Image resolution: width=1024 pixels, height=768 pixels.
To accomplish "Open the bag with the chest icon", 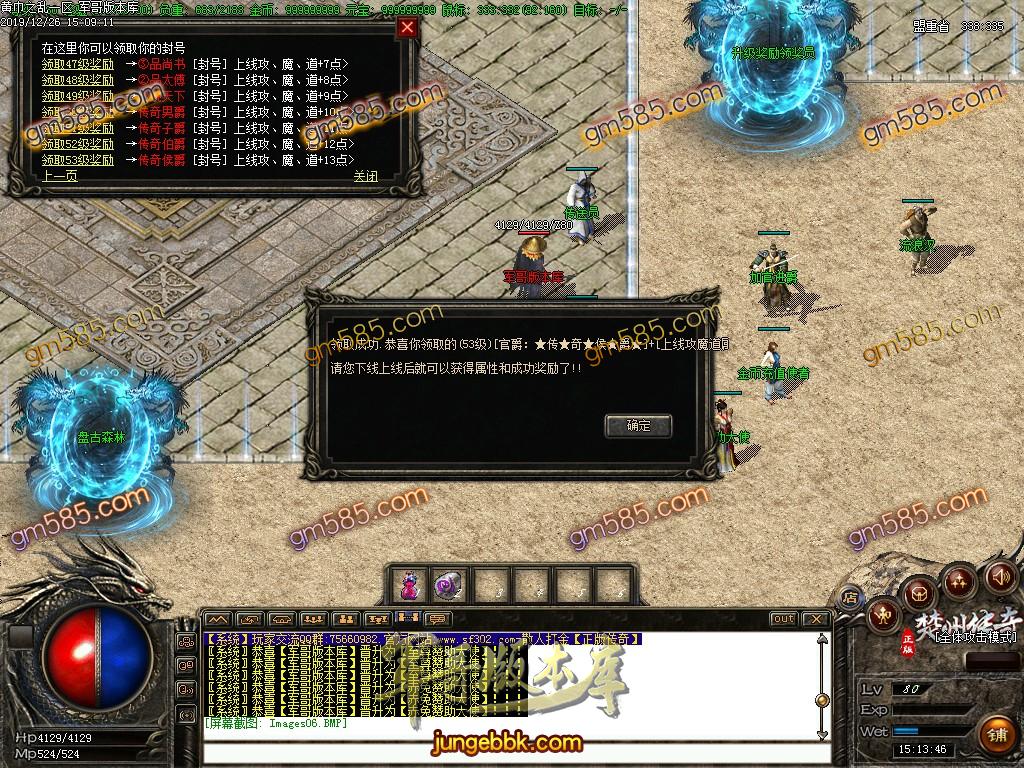I will [920, 592].
